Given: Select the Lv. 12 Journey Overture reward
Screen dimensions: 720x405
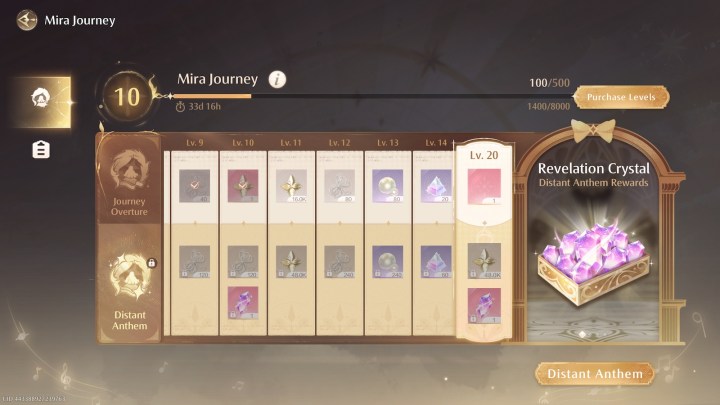Looking at the screenshot, I should click(x=340, y=185).
